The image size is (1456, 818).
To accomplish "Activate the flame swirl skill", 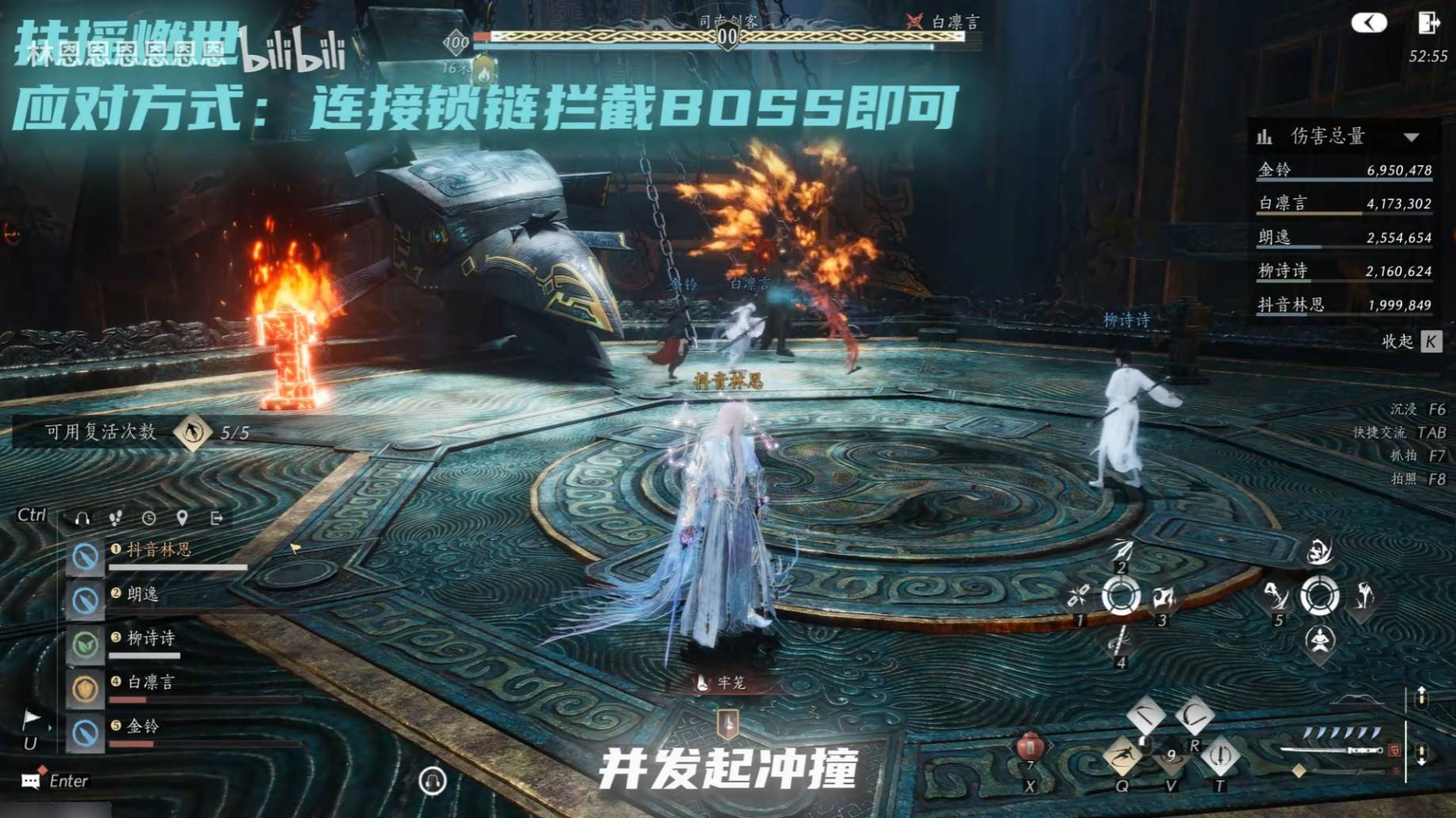I will point(1320,551).
